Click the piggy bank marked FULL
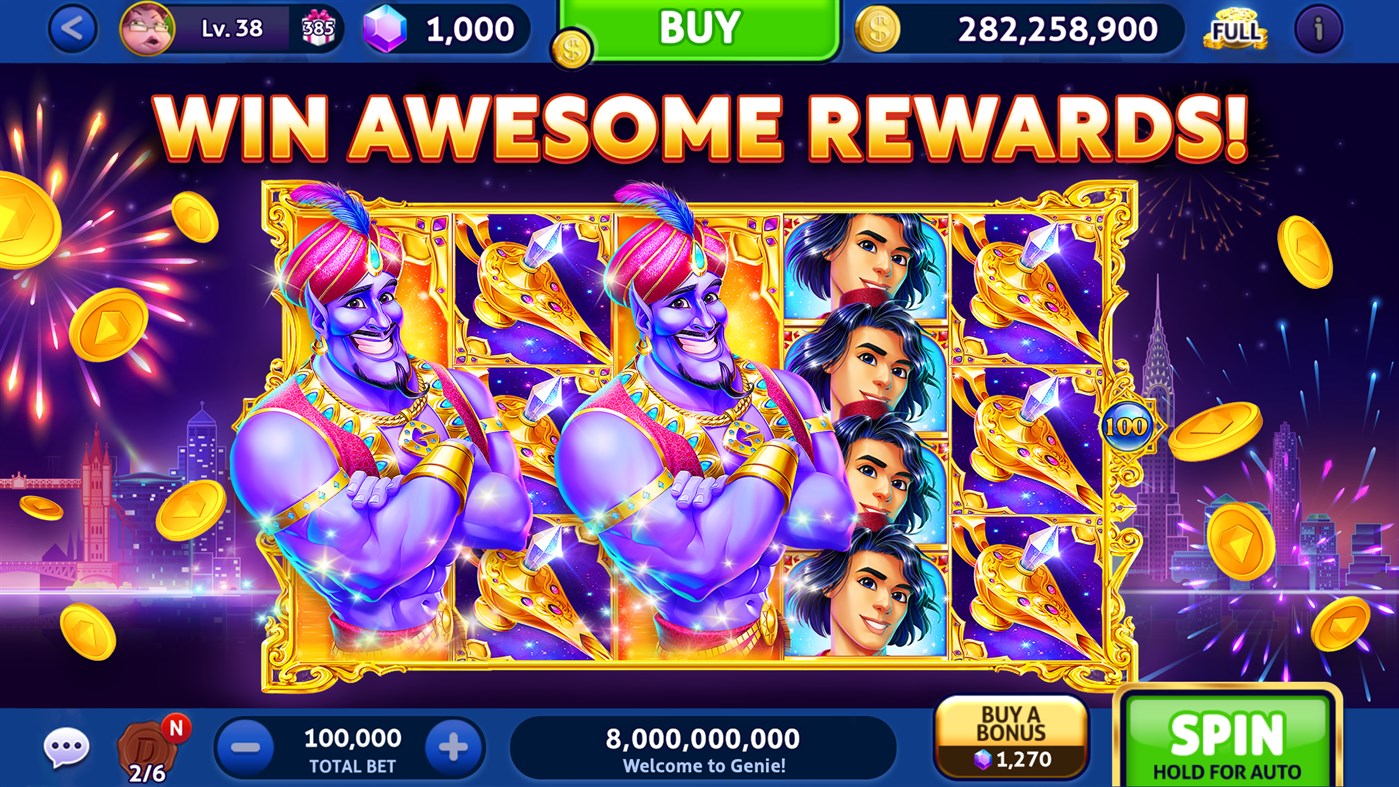1399x787 pixels. [x=1233, y=30]
